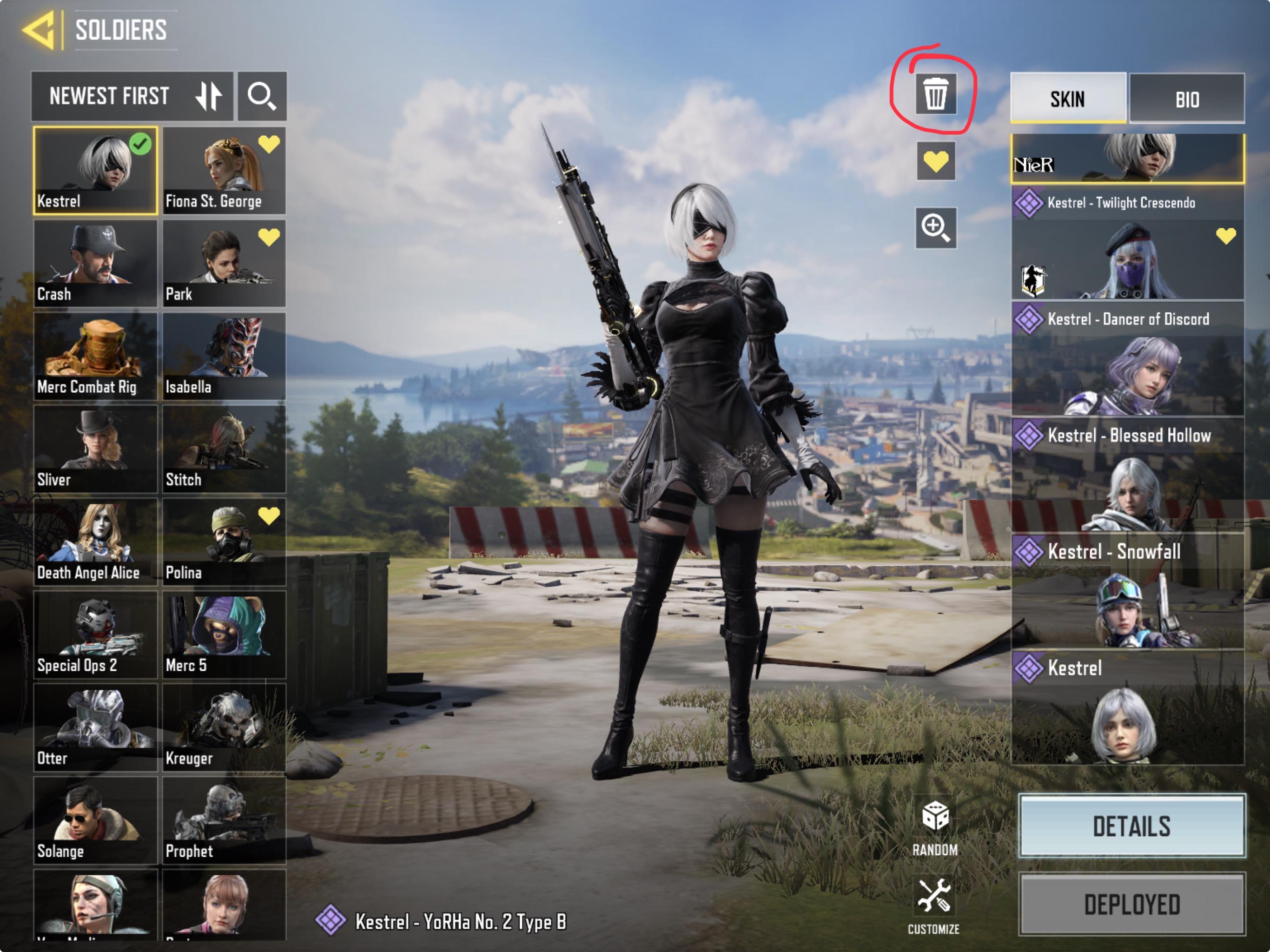
Task: Select the Prophet soldier tile
Action: click(224, 820)
